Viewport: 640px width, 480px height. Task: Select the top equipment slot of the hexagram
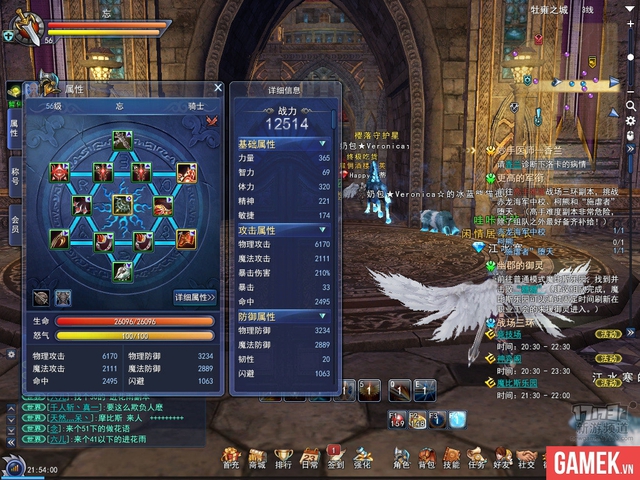[121, 141]
